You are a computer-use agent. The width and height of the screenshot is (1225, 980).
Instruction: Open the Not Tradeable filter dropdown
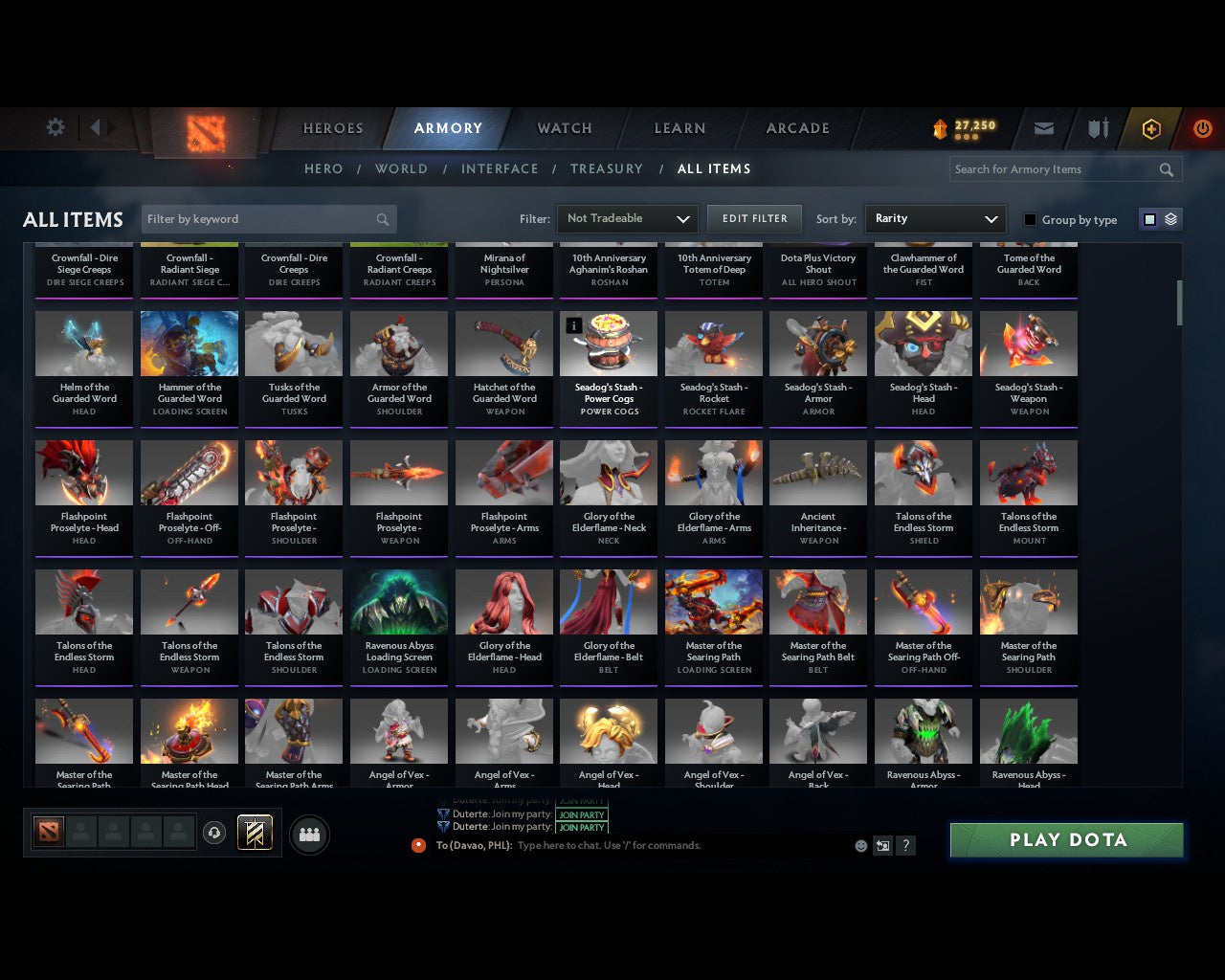point(627,218)
